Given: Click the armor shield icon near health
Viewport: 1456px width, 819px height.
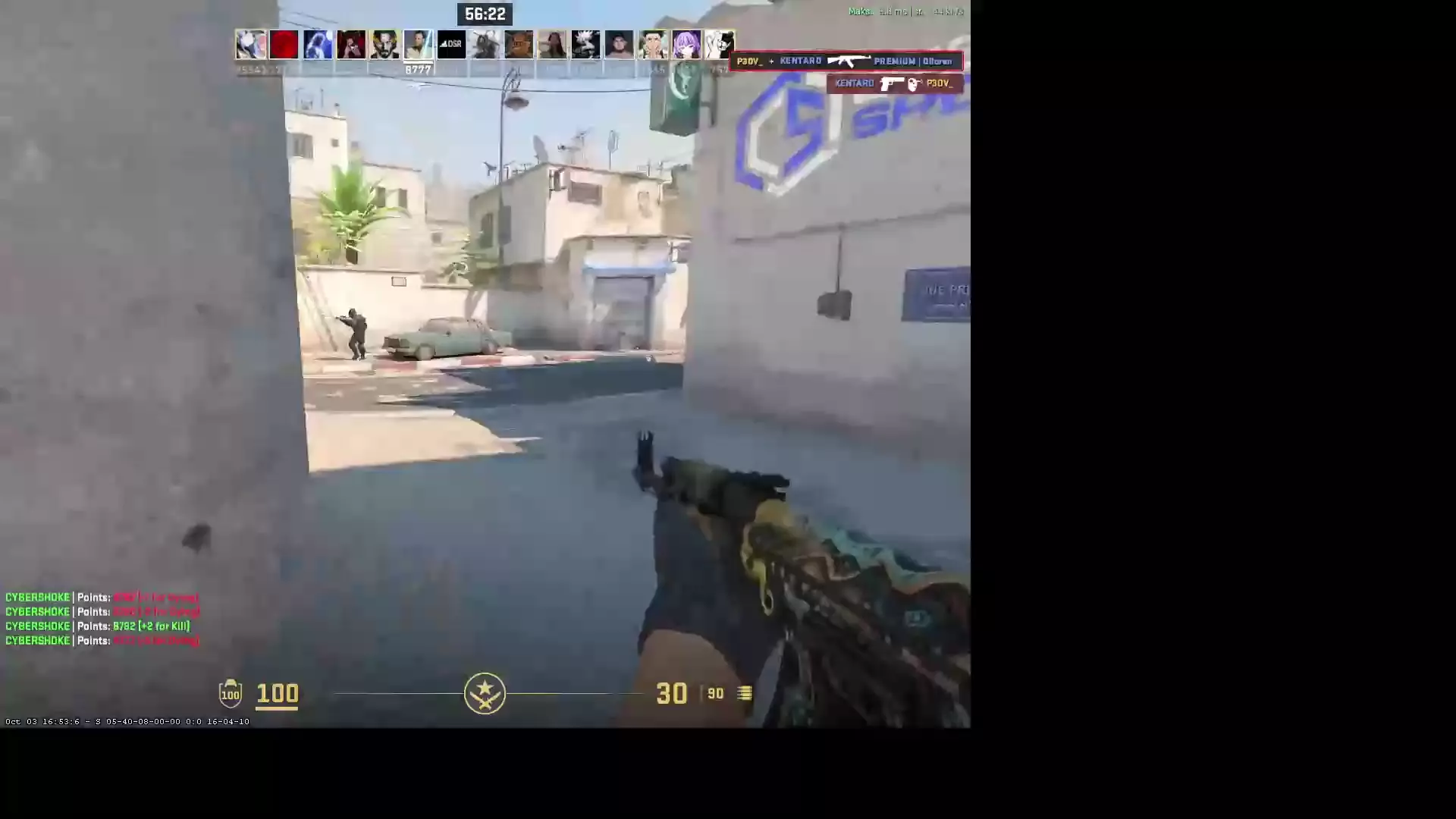Looking at the screenshot, I should pos(230,693).
